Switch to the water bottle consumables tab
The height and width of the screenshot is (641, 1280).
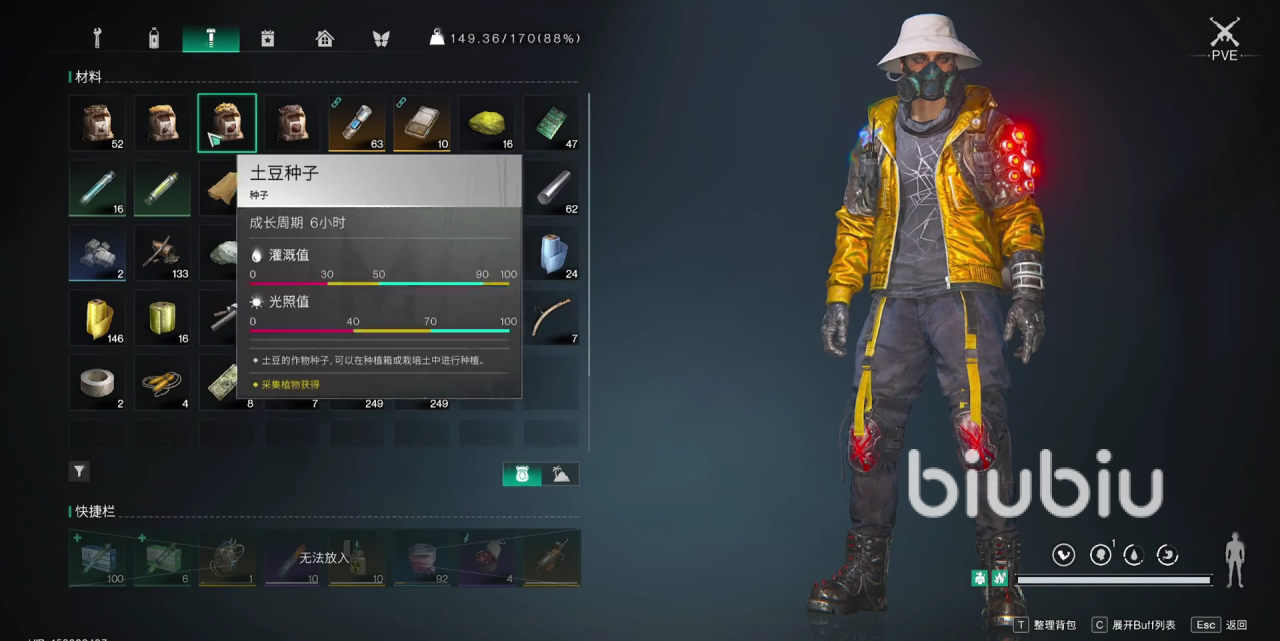tap(153, 39)
